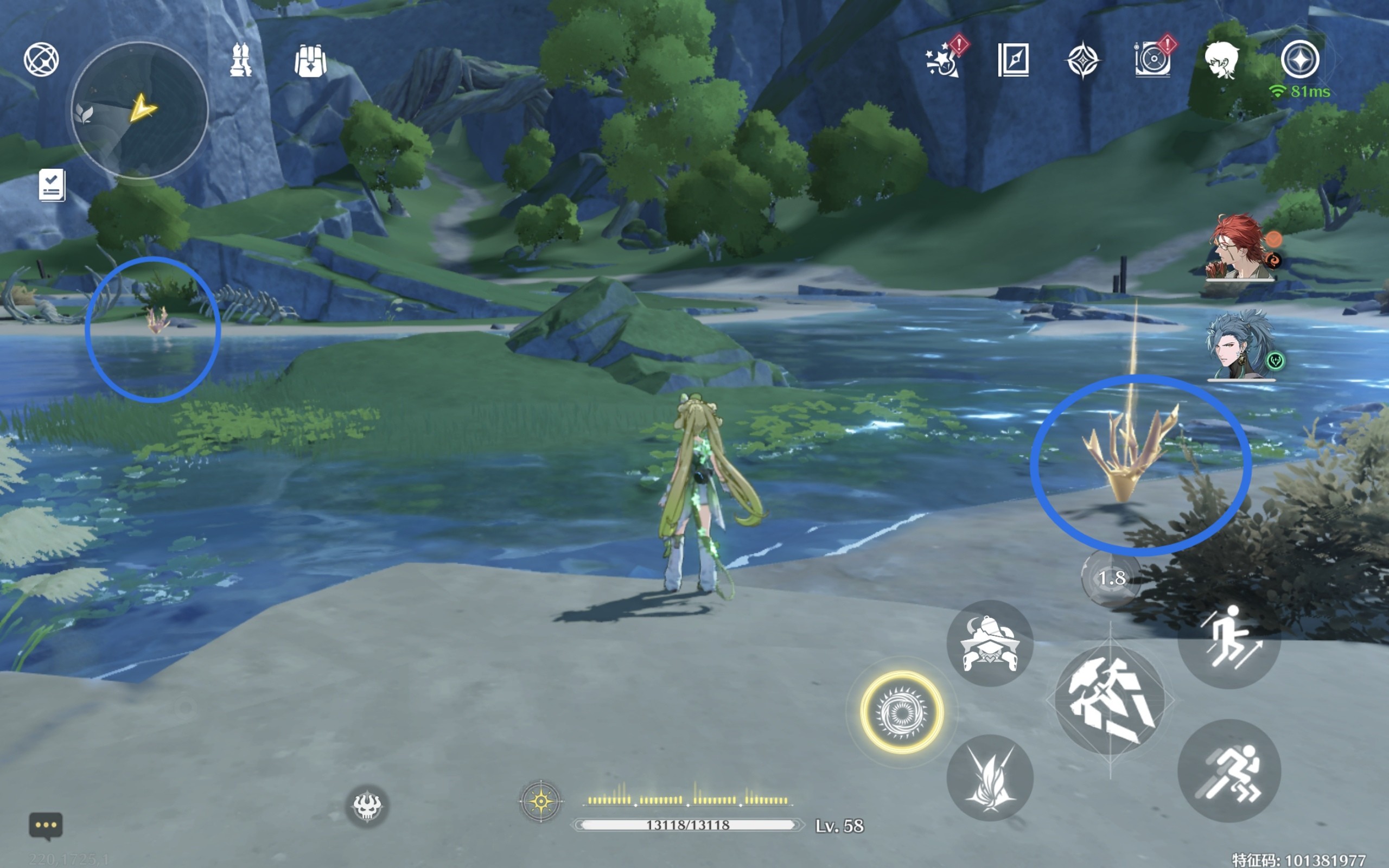
Task: Switch to the red-haired teammate
Action: click(x=1240, y=248)
